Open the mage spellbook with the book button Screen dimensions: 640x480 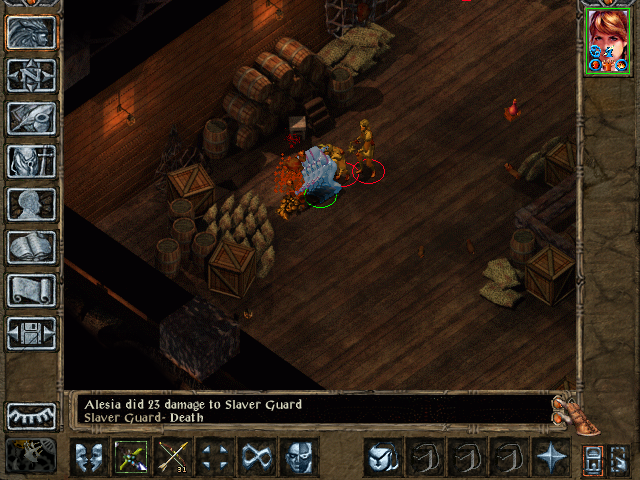coord(31,247)
